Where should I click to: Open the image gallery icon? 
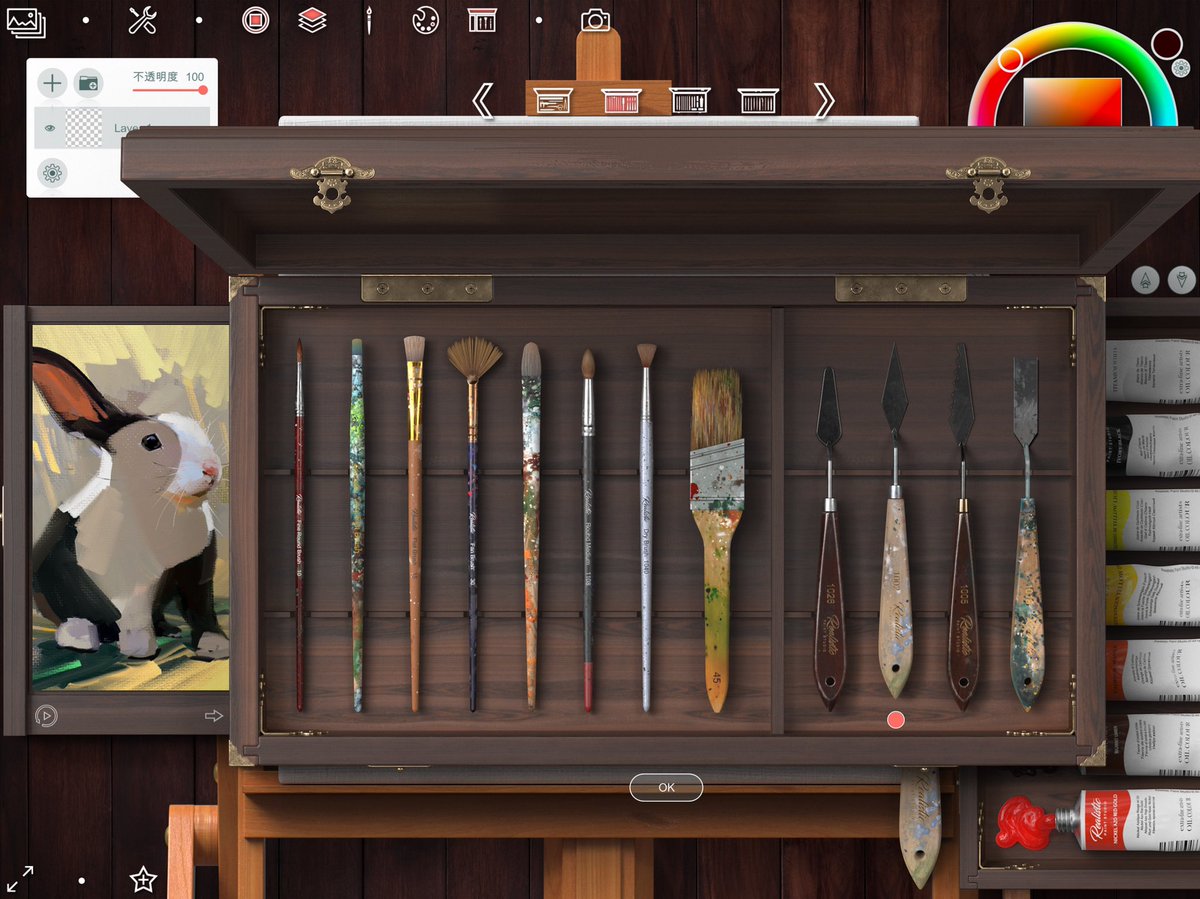click(x=25, y=21)
